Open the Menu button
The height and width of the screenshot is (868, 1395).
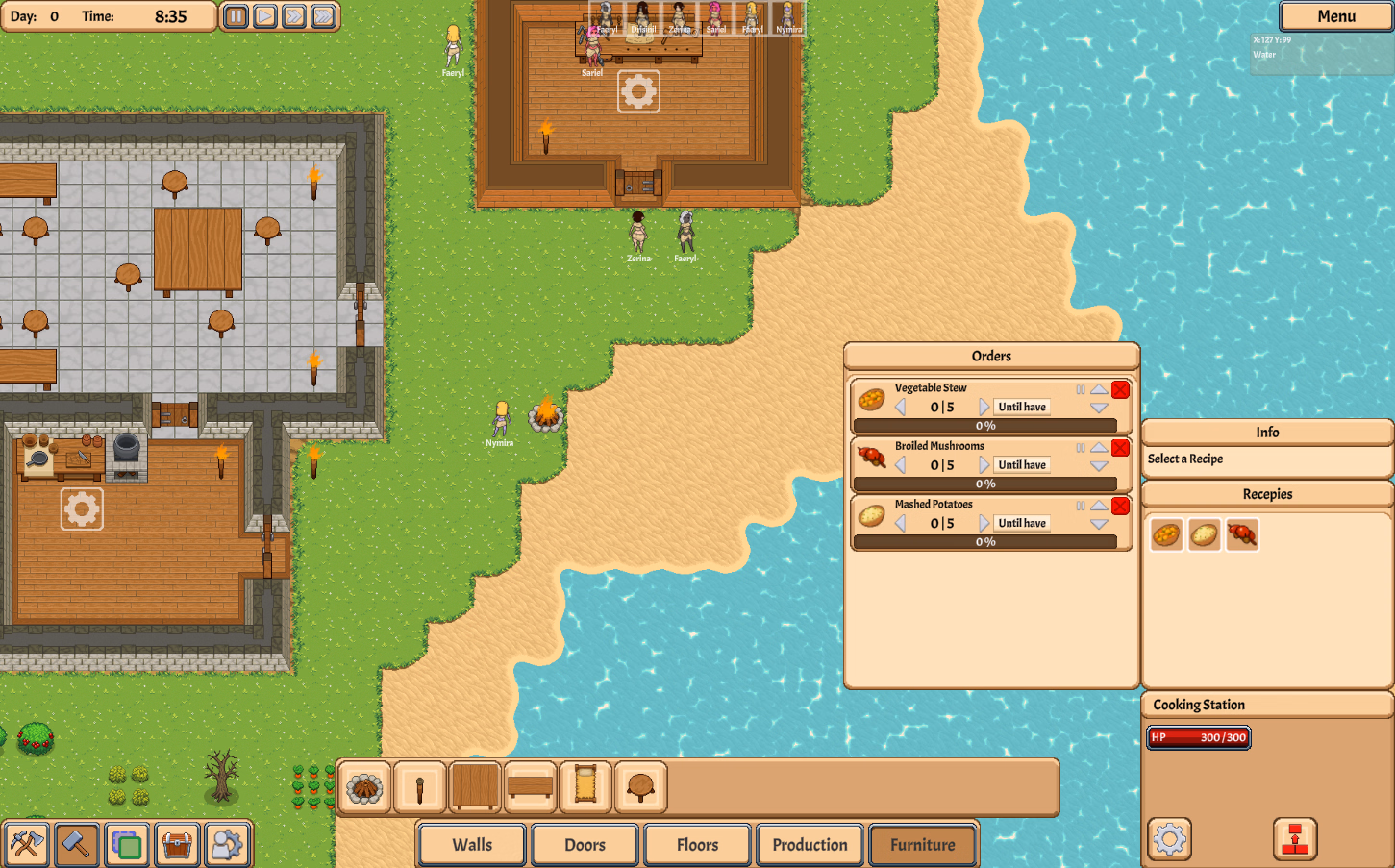click(1335, 16)
